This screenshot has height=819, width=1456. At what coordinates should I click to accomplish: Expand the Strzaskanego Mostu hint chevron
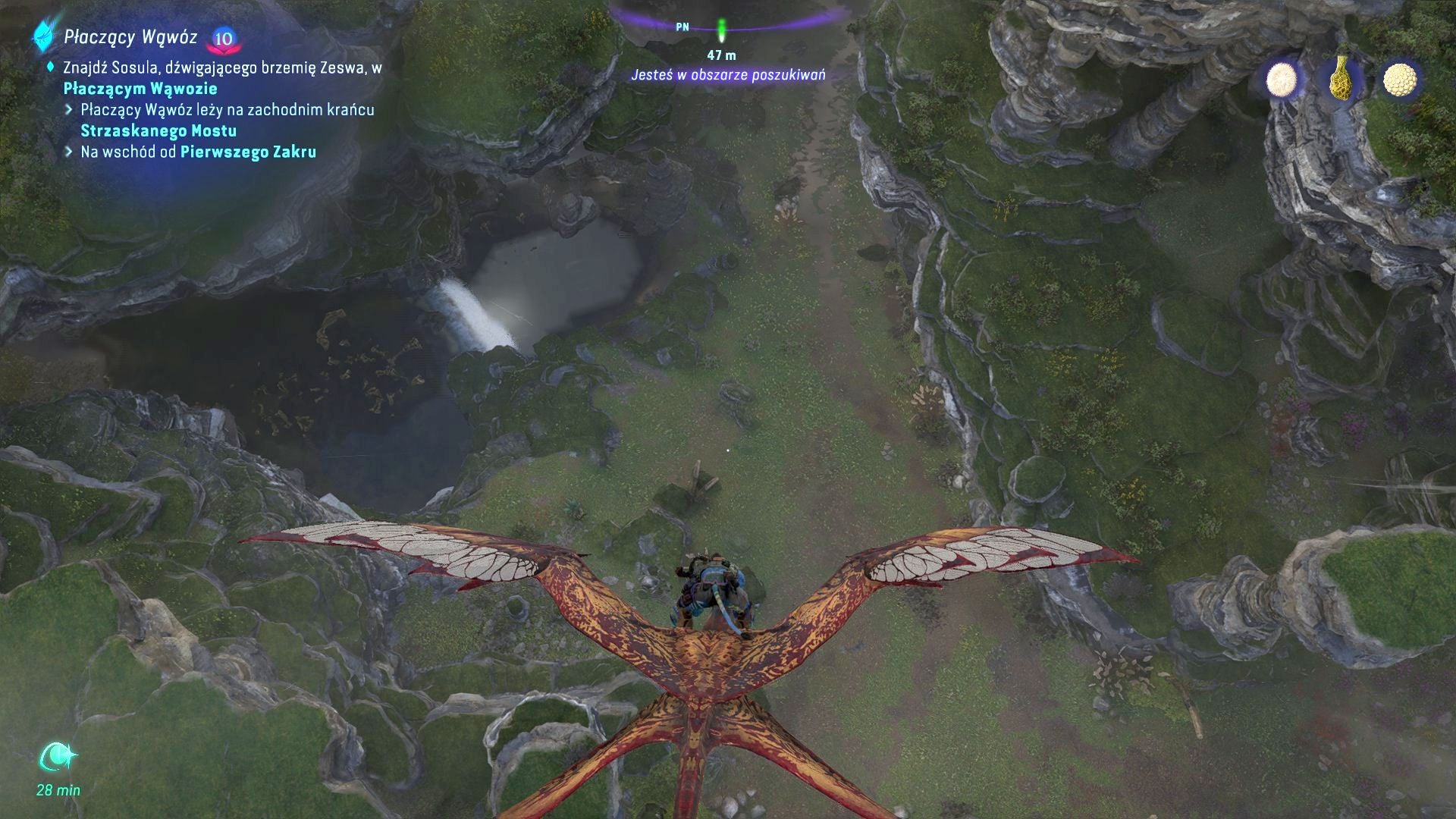[71, 110]
